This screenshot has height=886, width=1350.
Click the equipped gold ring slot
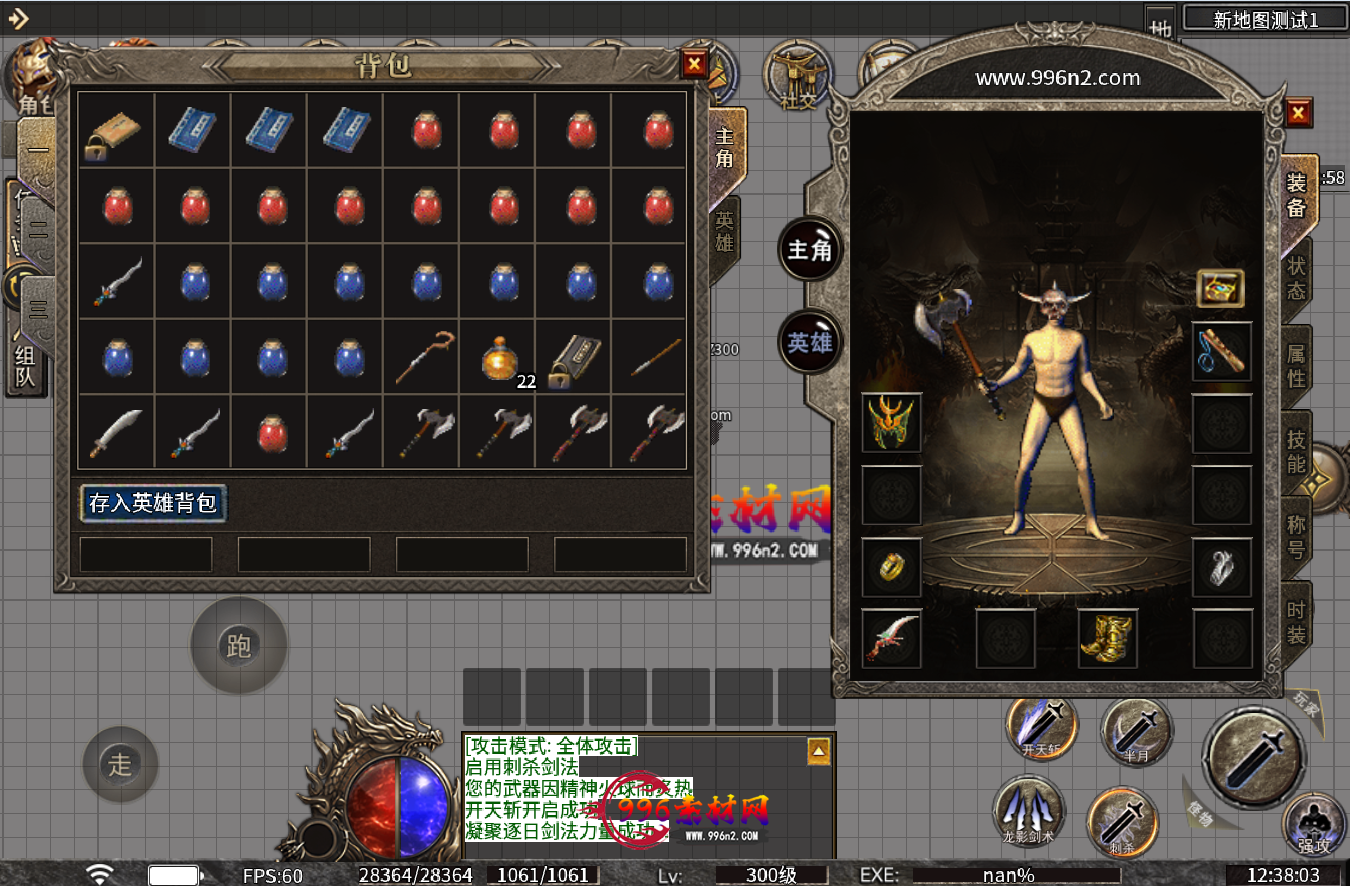(x=891, y=567)
